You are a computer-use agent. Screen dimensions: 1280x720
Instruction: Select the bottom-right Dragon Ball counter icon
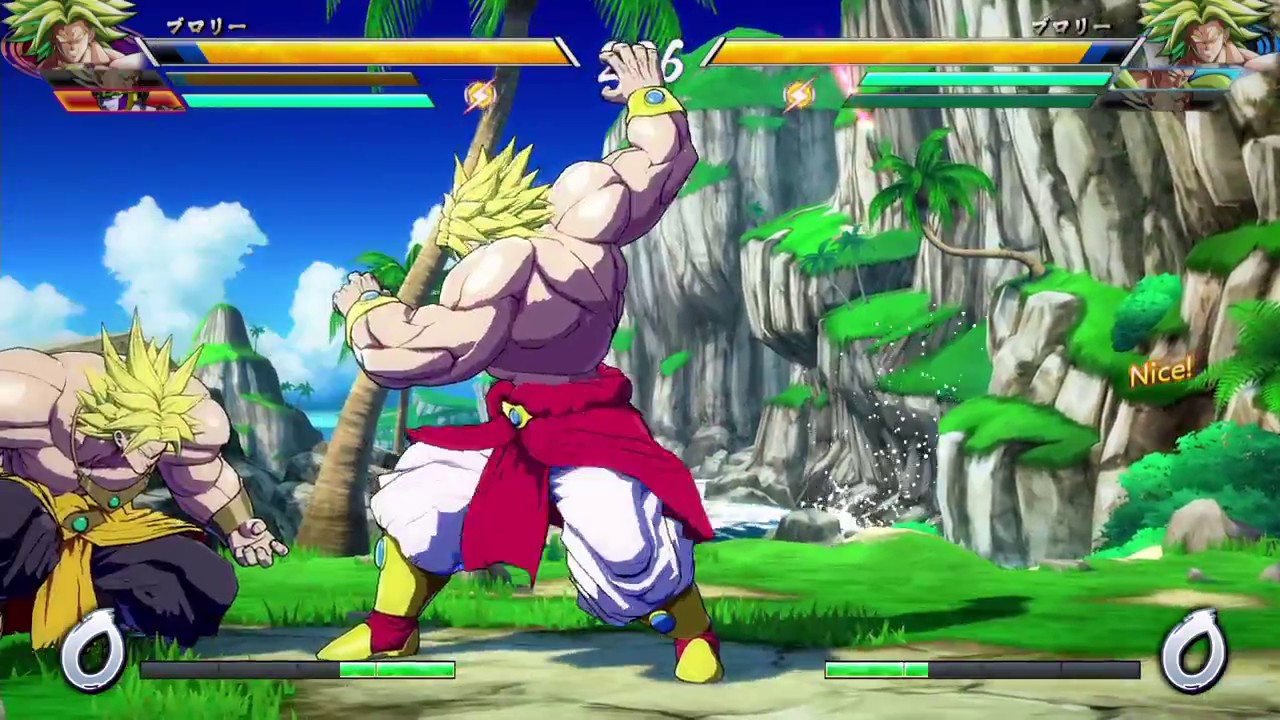1195,648
